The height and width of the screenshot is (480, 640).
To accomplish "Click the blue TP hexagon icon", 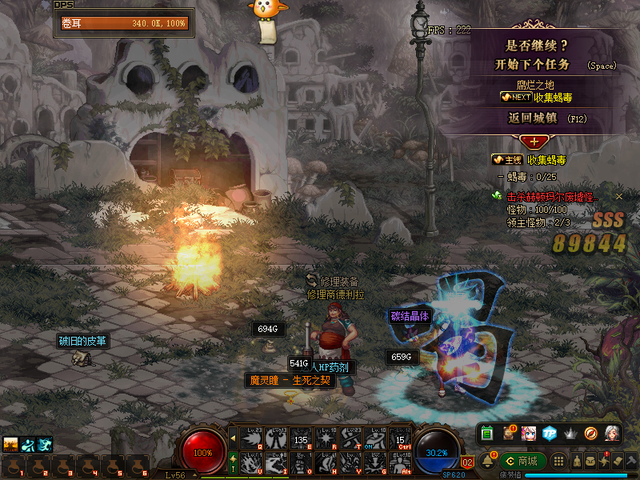I will (549, 433).
